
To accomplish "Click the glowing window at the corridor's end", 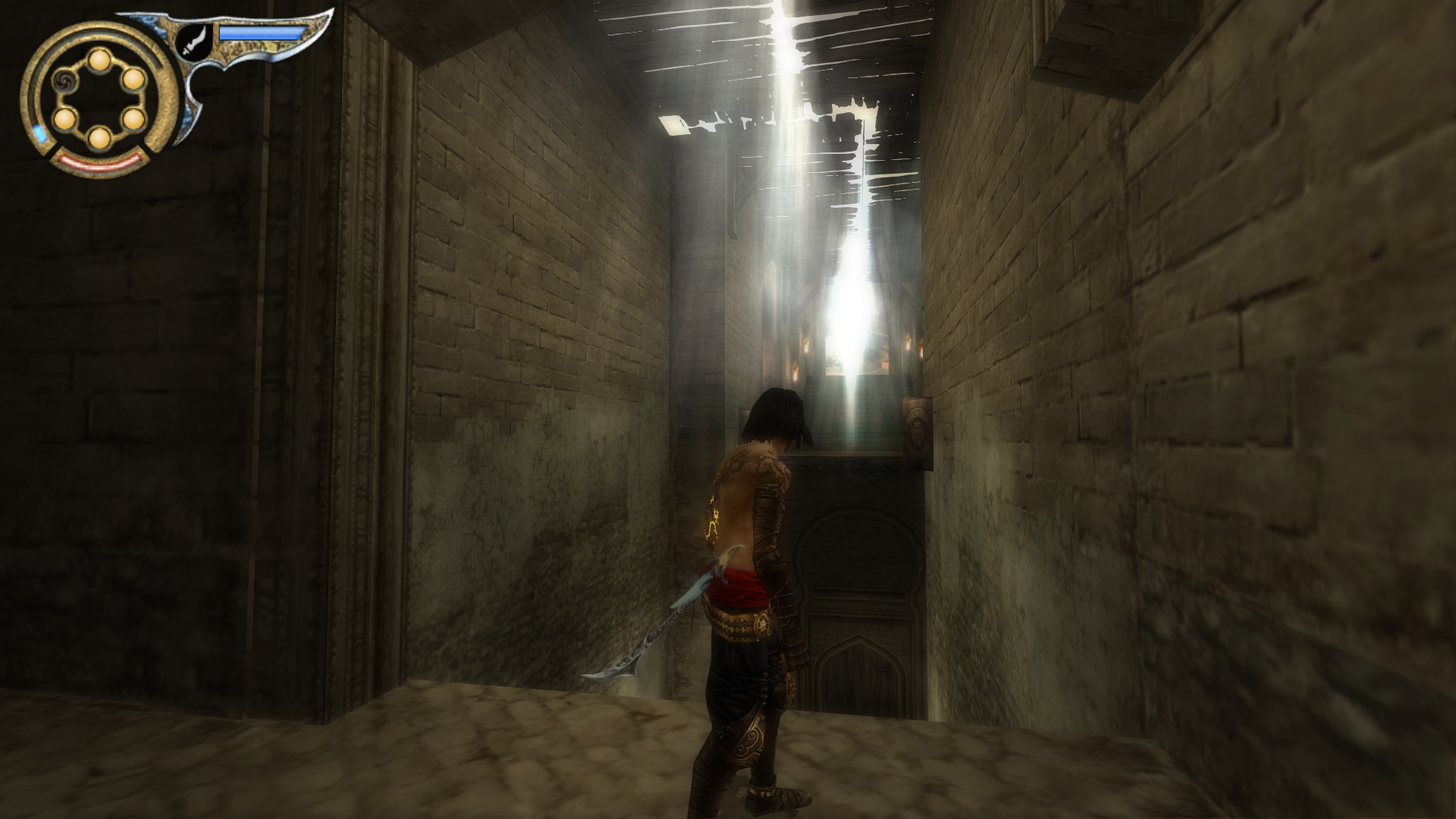I will coord(849,346).
